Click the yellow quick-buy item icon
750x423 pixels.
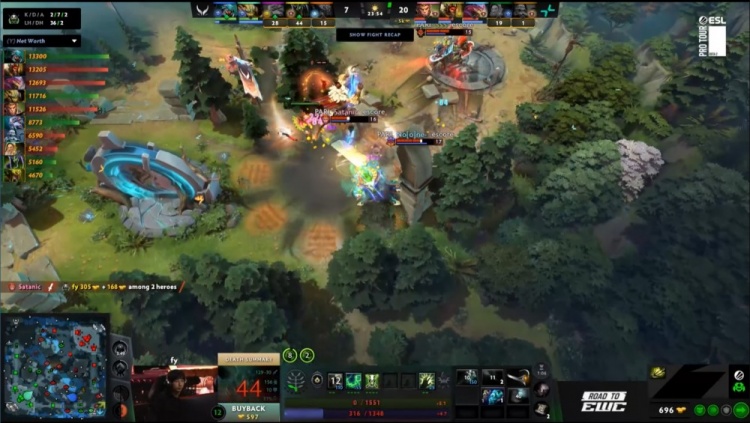click(x=658, y=372)
